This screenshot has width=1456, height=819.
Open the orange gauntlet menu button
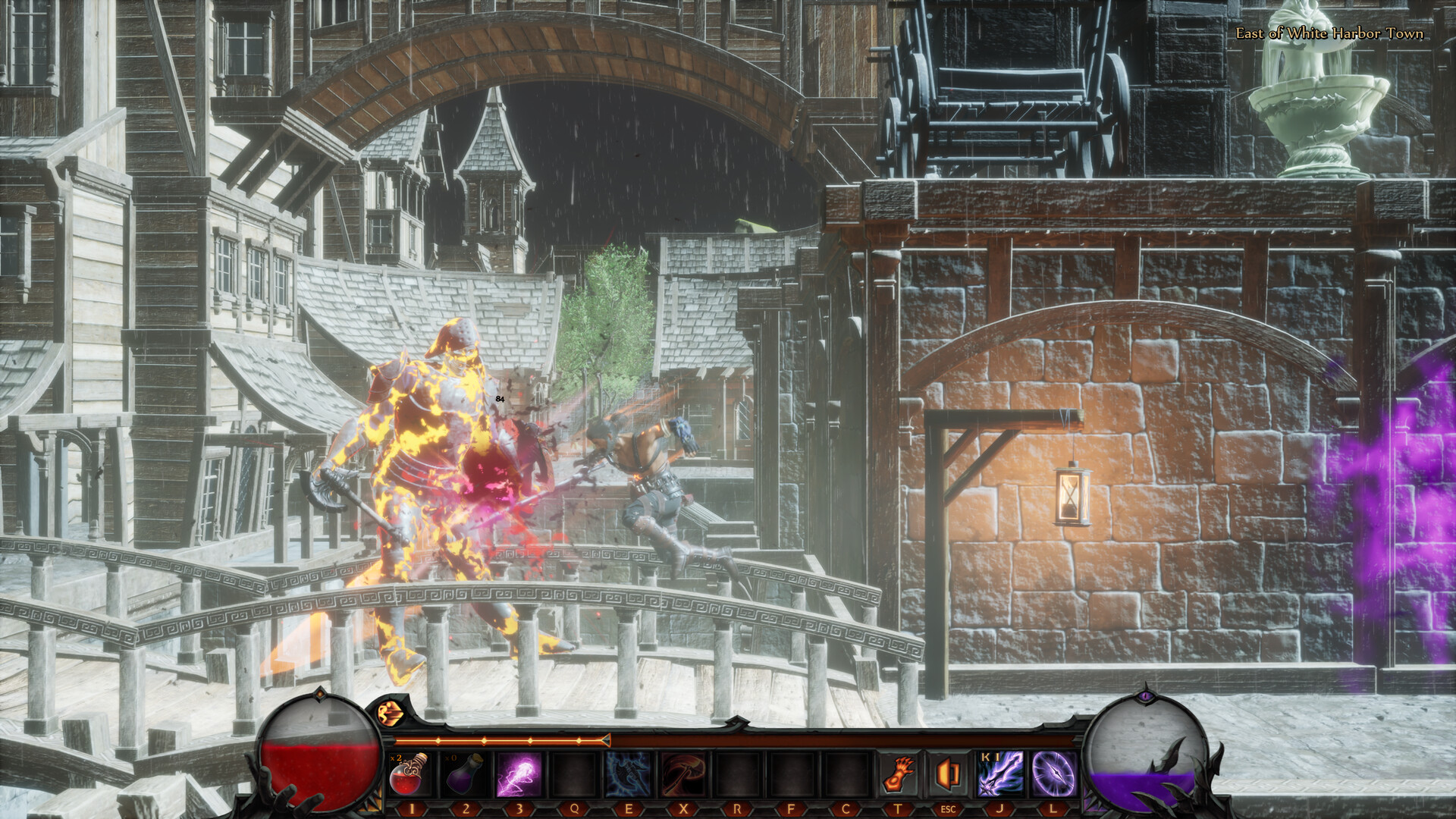(899, 774)
